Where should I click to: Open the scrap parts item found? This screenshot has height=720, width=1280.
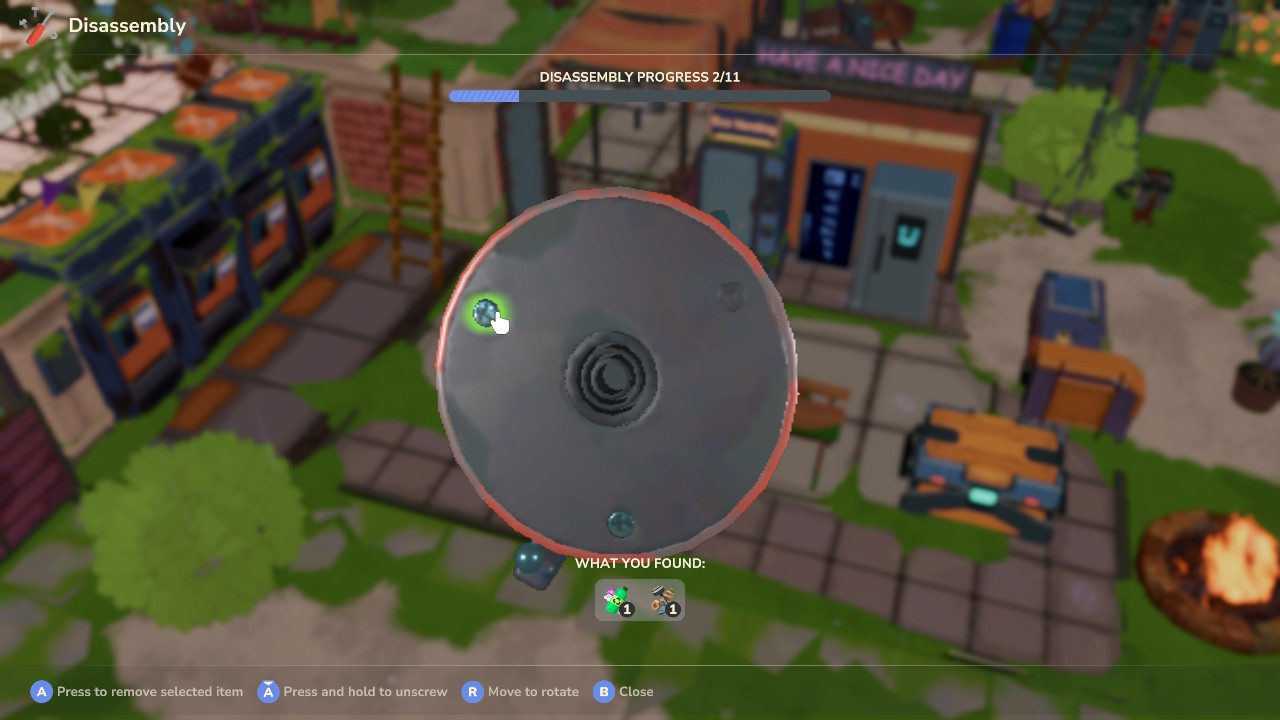tap(661, 599)
